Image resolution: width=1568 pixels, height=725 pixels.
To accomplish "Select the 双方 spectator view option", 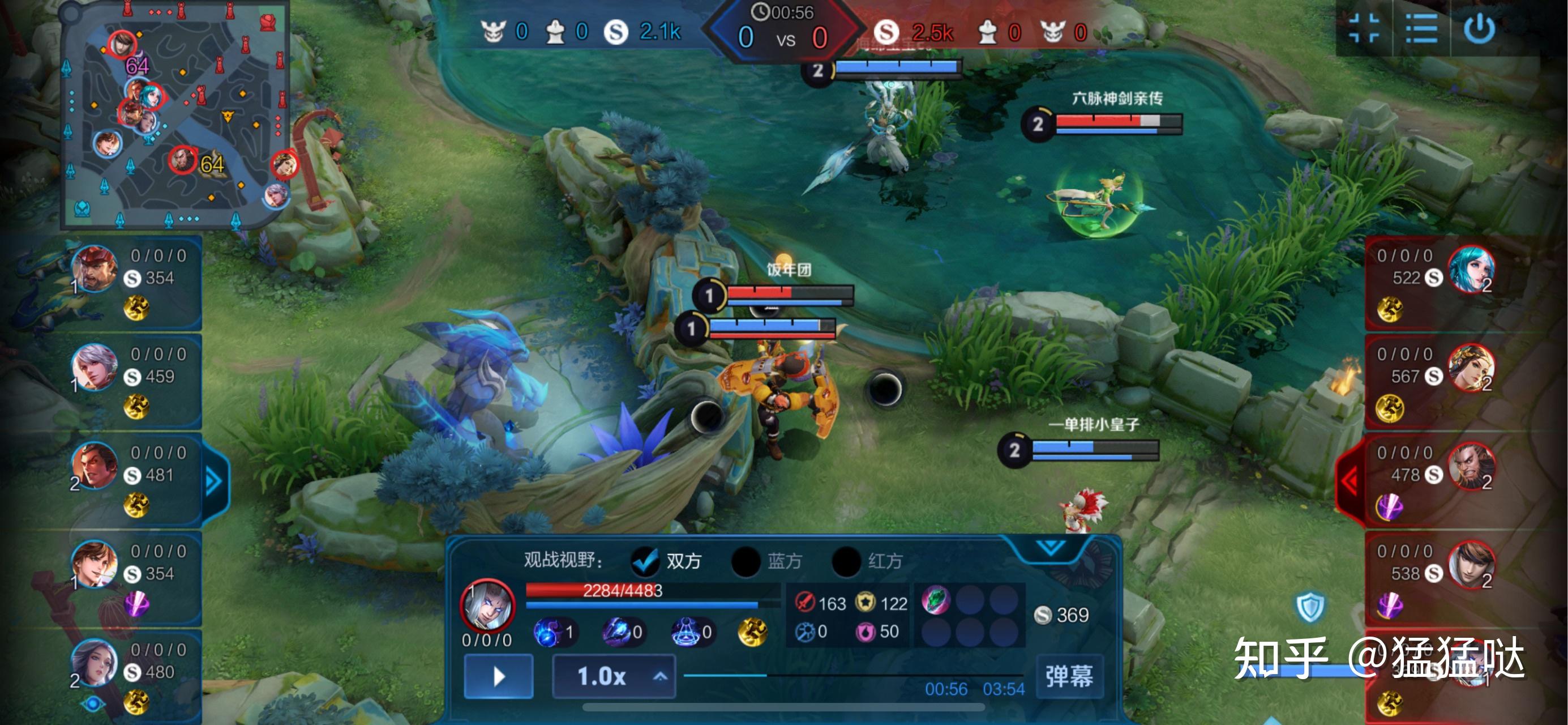I will click(646, 561).
